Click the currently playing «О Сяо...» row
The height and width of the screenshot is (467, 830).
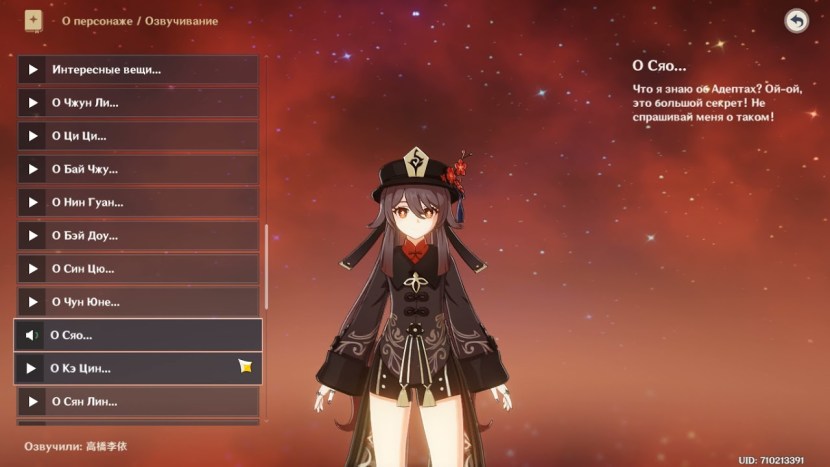pos(138,335)
